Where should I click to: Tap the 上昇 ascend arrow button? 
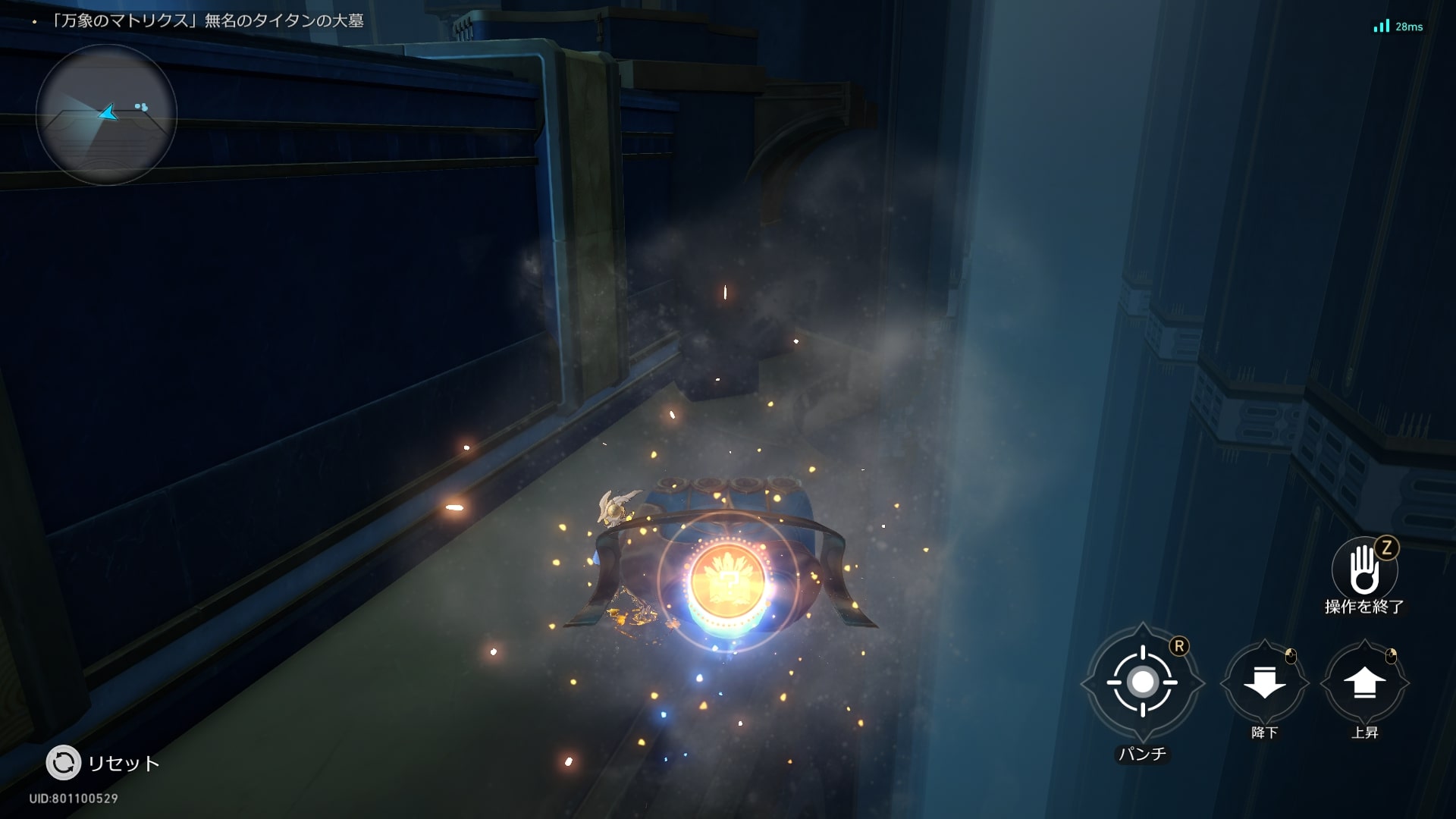(1364, 683)
